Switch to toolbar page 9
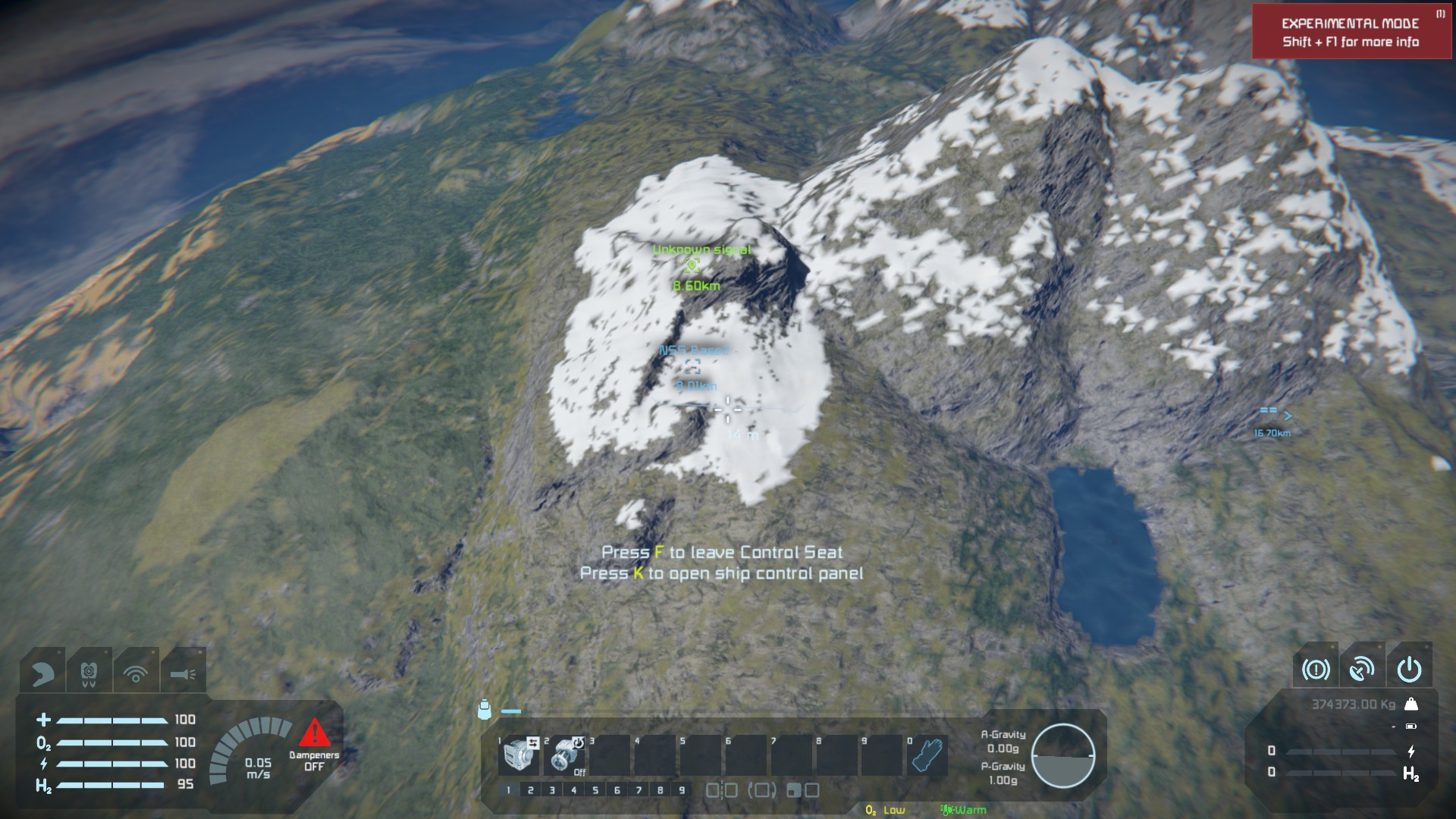Image resolution: width=1456 pixels, height=819 pixels. pyautogui.click(x=682, y=790)
